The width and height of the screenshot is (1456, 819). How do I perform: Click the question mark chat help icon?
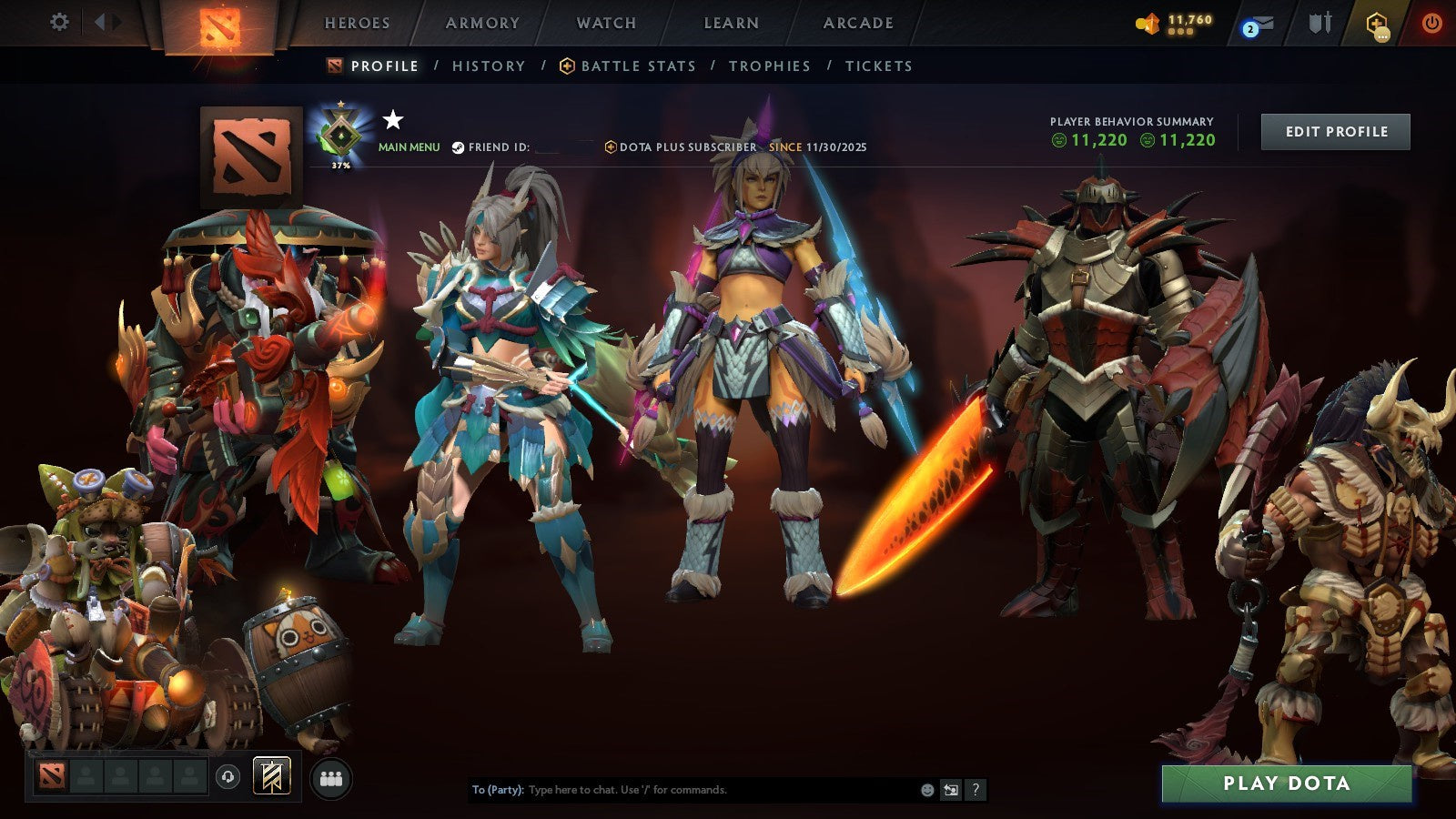click(976, 791)
